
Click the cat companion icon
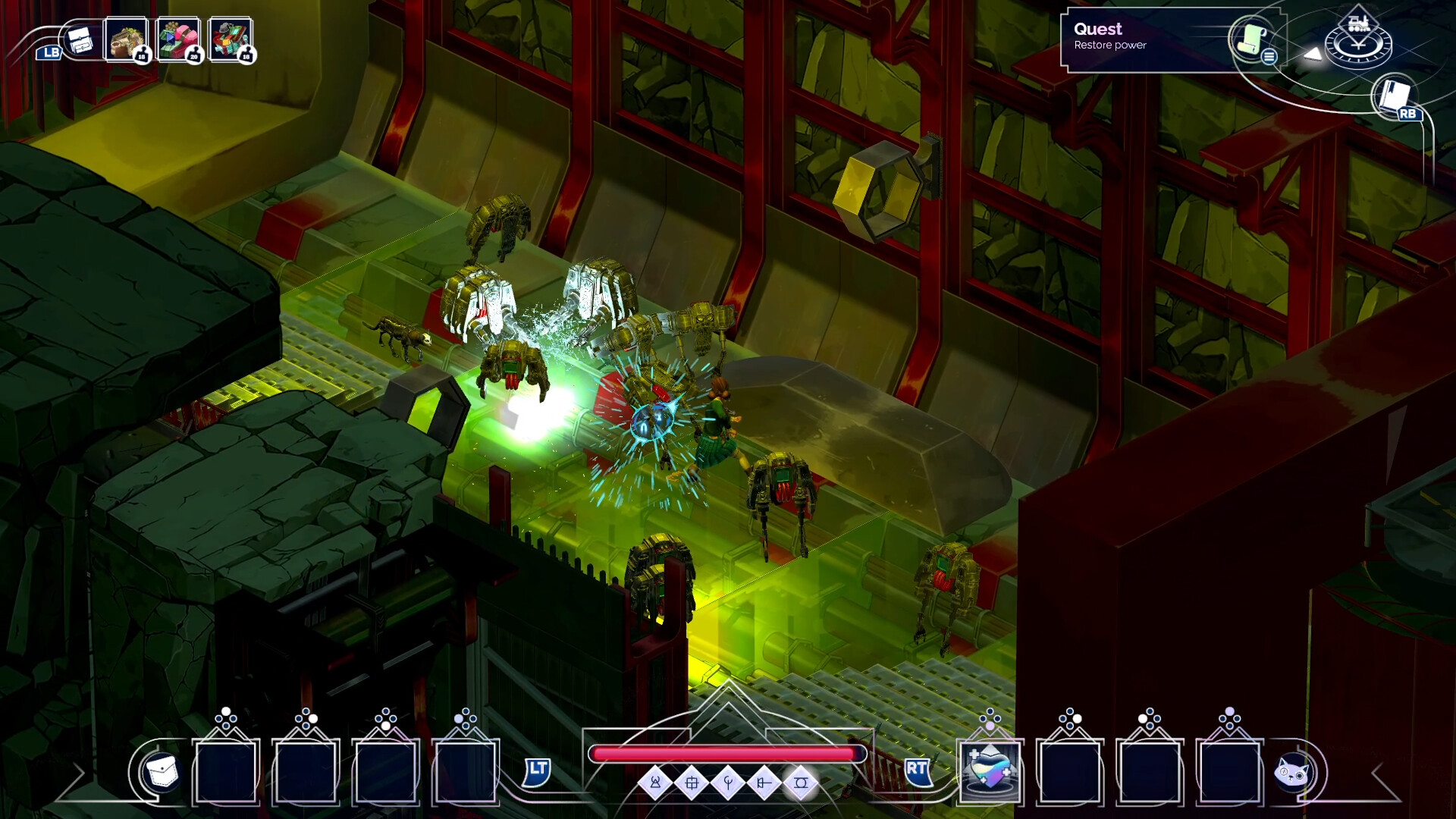coord(1292,773)
